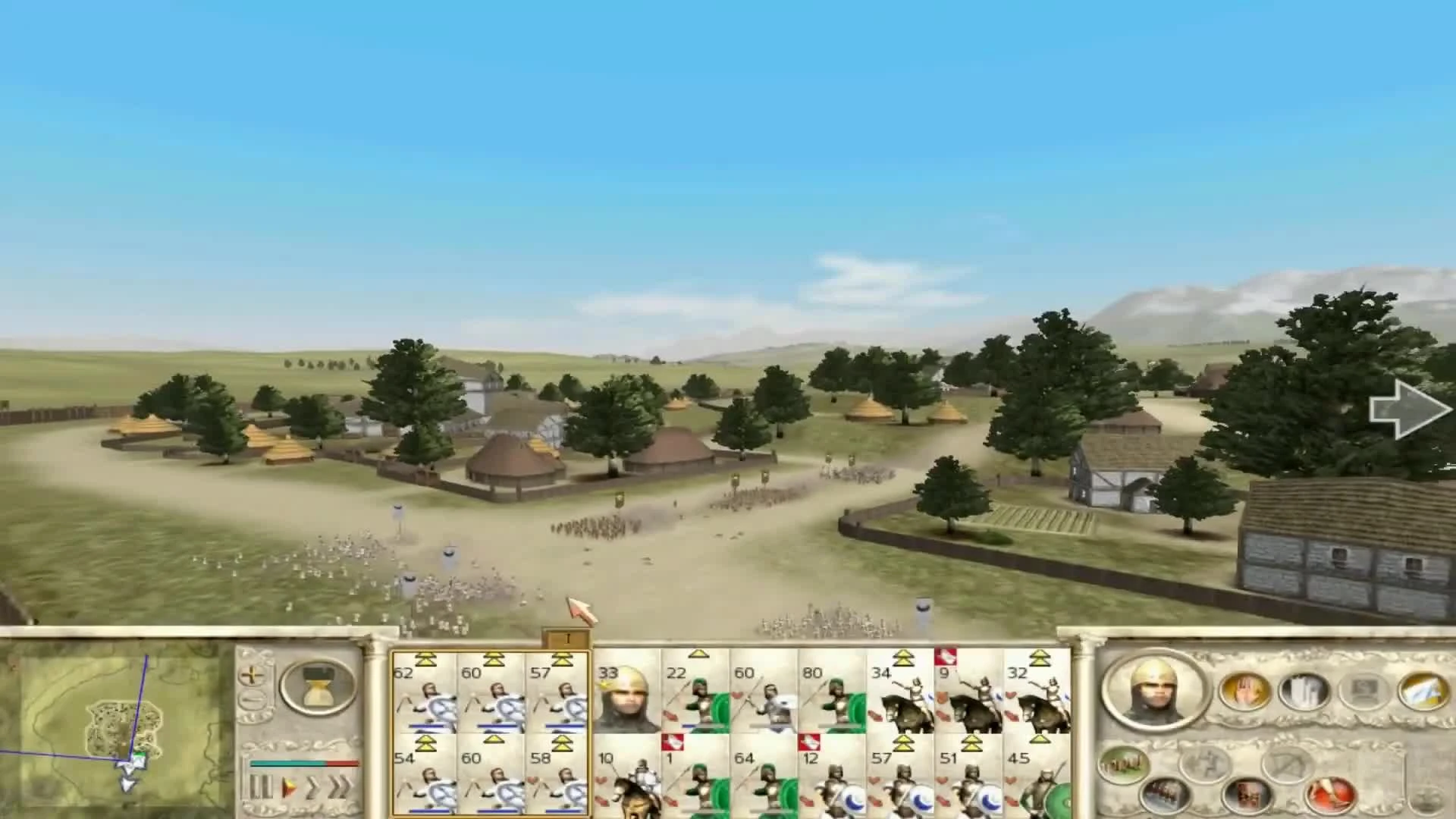Viewport: 1456px width, 819px height.
Task: Click the soldiers formation icon in the lower row
Action: click(1164, 795)
